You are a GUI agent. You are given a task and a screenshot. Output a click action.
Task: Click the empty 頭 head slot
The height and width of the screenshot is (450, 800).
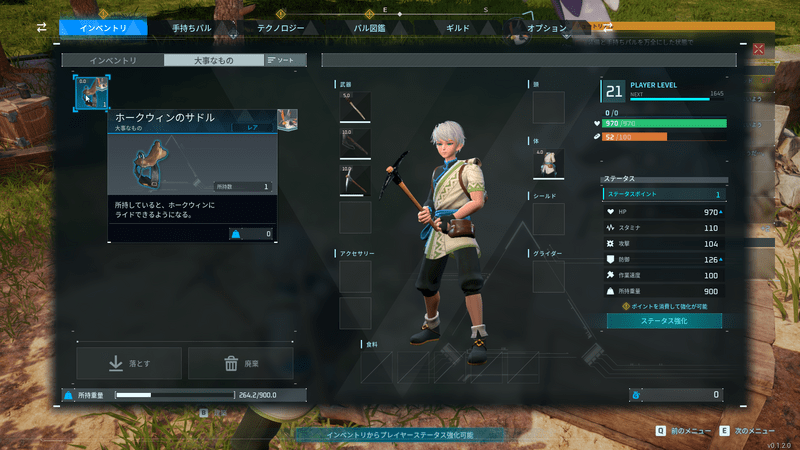point(548,108)
